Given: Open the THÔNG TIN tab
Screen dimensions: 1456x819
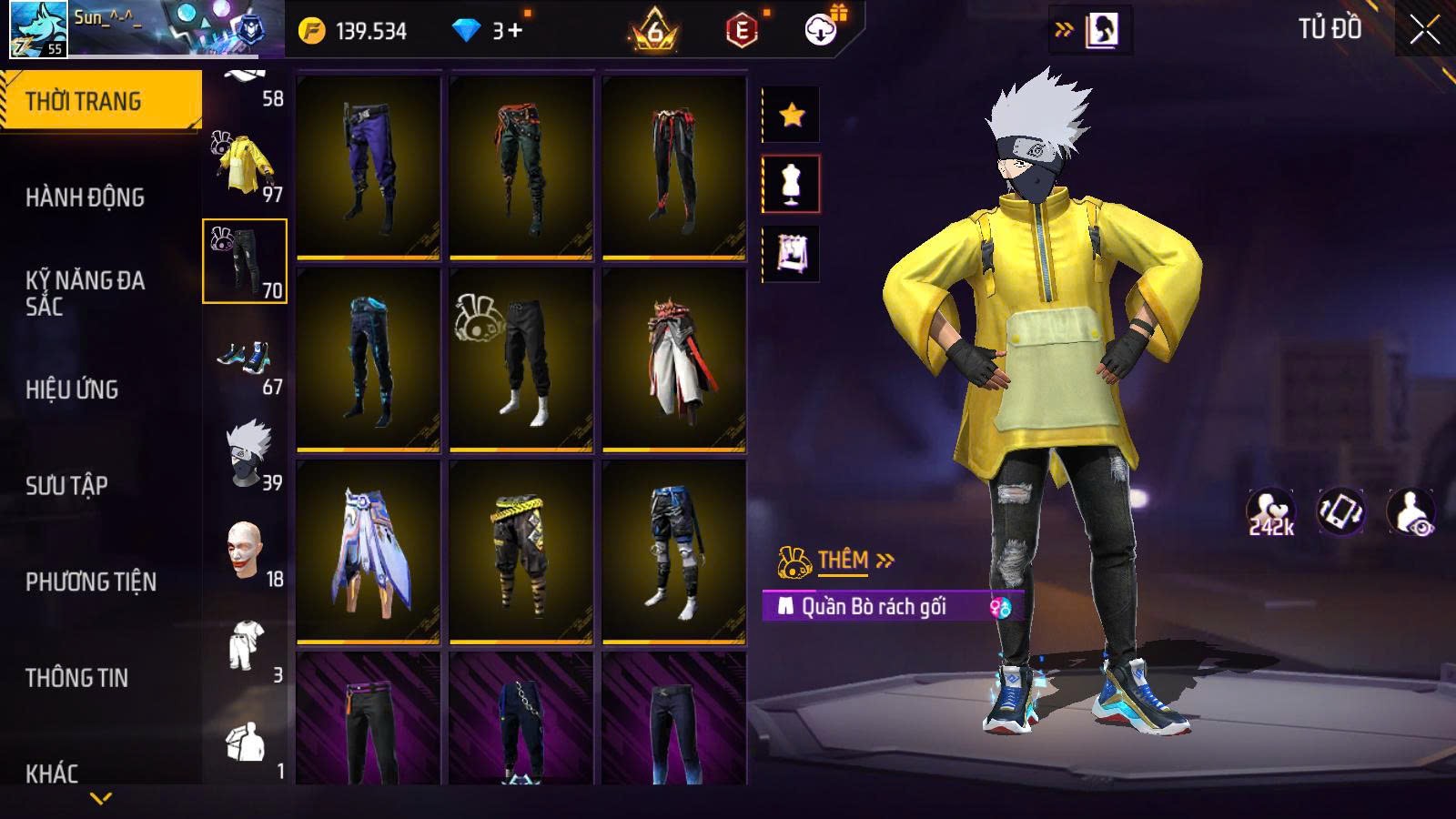Looking at the screenshot, I should click(x=76, y=678).
